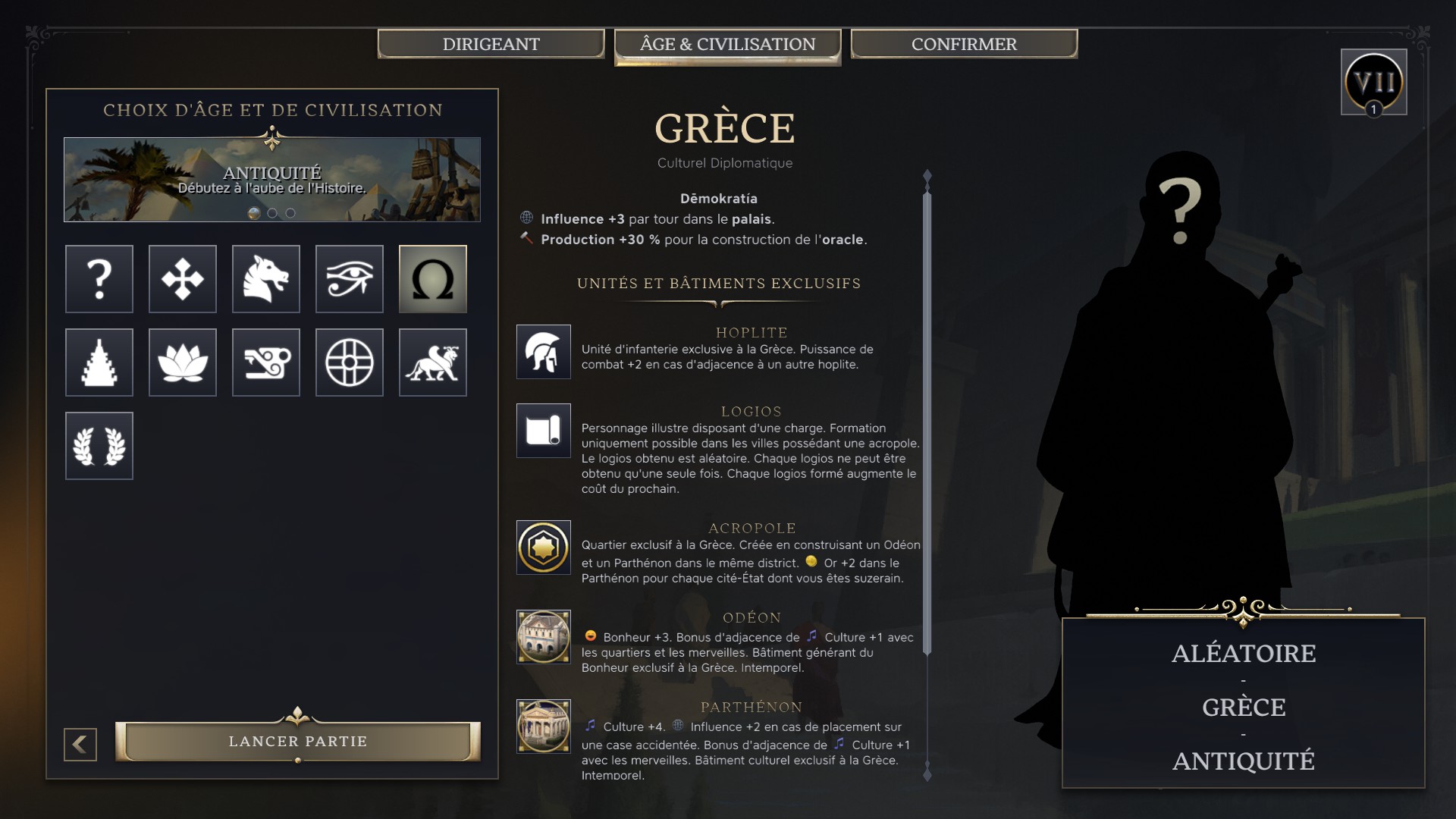The image size is (1456, 819).
Task: Select the four-pointed star civilization icon
Action: coord(182,279)
